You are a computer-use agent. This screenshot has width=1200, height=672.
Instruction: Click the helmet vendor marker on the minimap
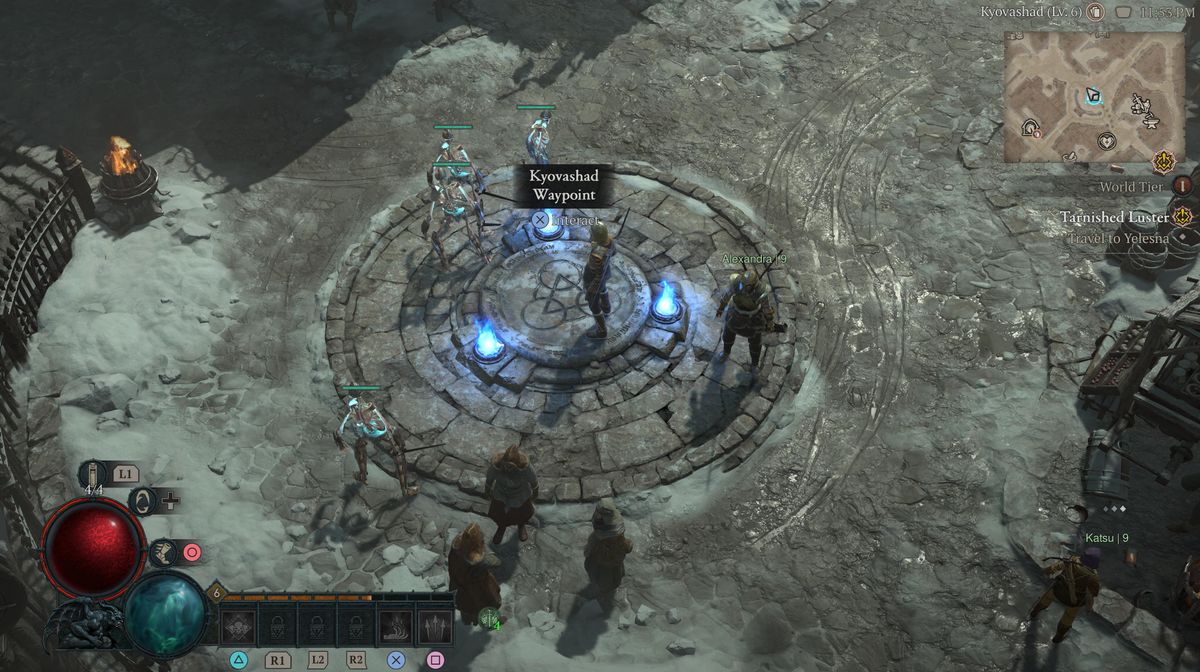point(1030,127)
